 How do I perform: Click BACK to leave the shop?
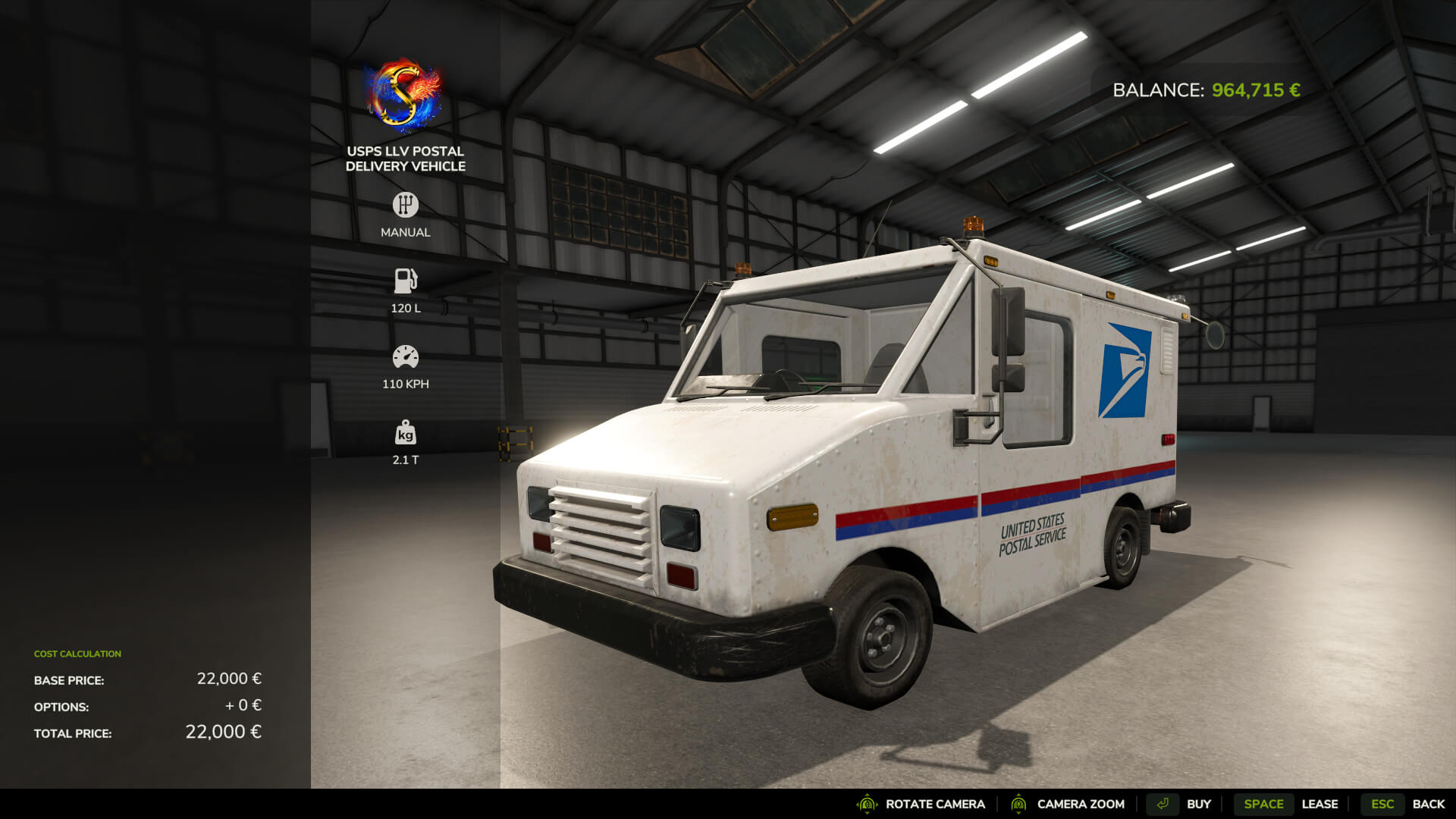[1430, 803]
